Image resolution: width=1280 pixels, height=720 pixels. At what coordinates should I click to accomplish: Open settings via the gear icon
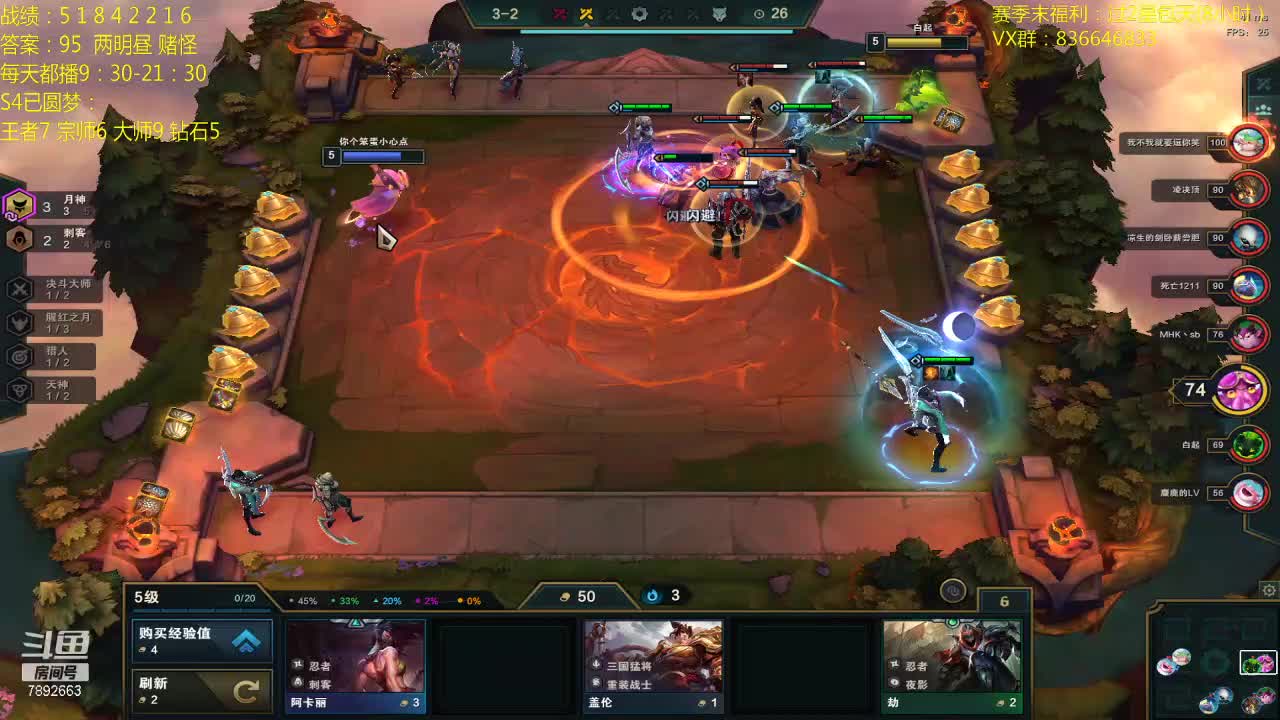point(1269,590)
